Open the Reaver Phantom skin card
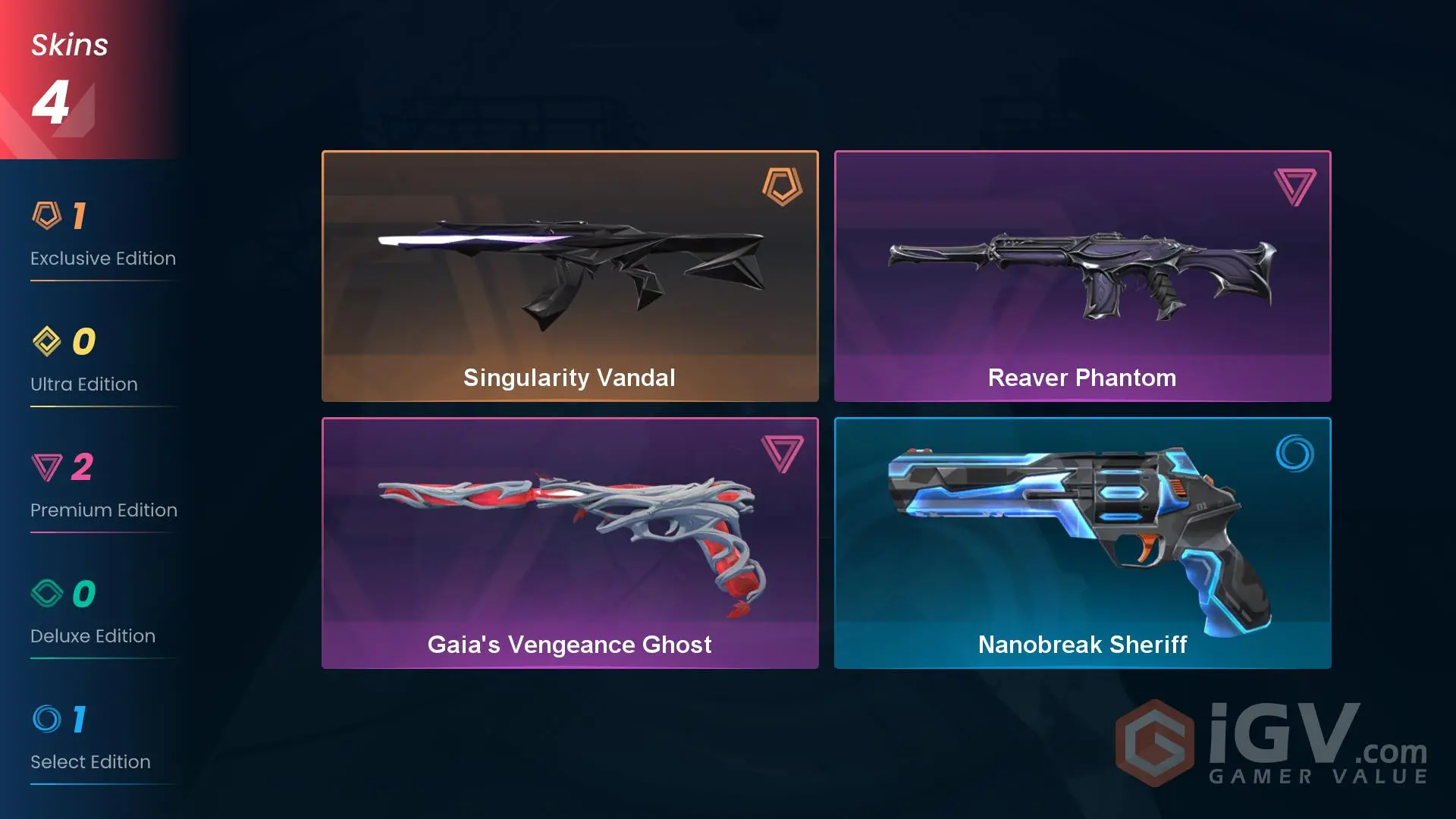1456x819 pixels. pyautogui.click(x=1082, y=275)
